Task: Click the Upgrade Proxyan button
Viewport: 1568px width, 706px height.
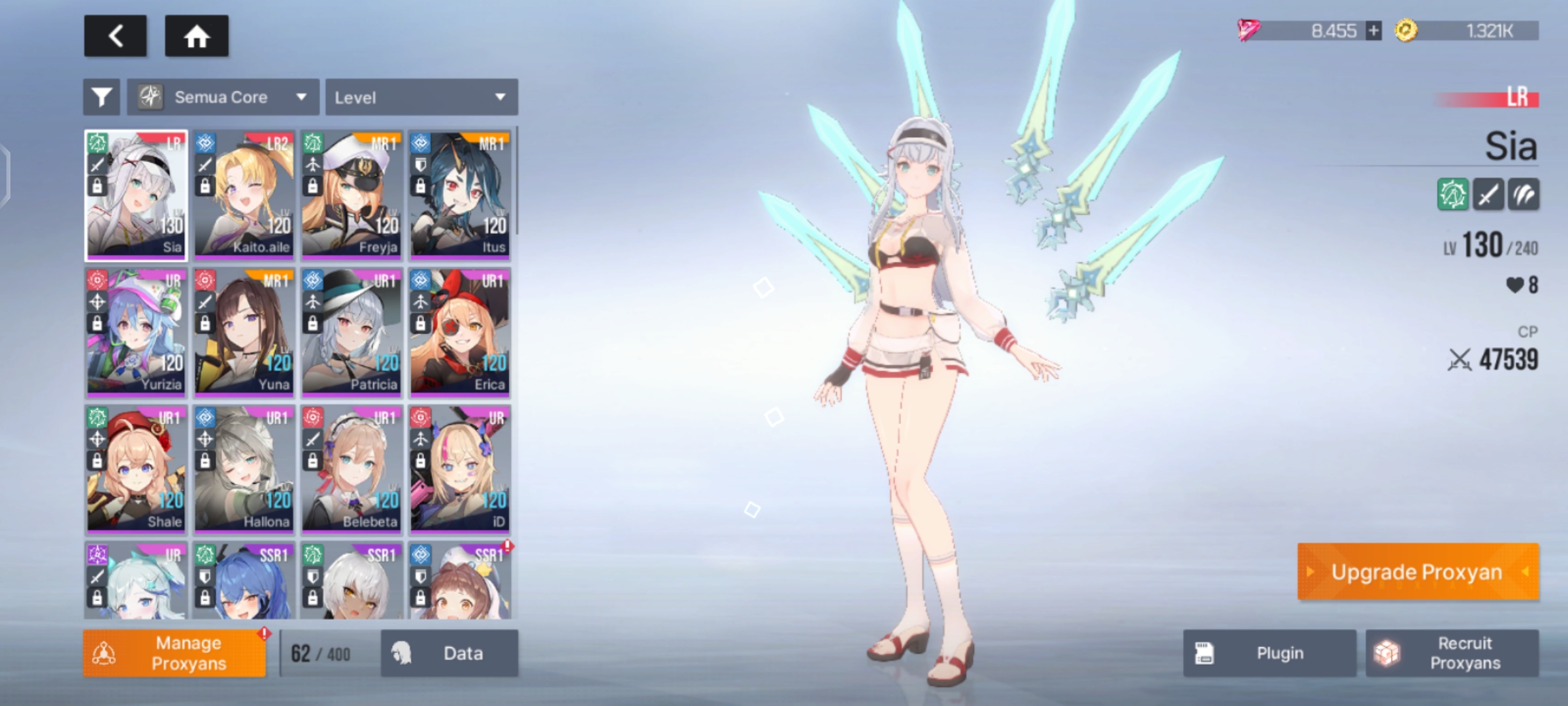Action: [x=1418, y=572]
